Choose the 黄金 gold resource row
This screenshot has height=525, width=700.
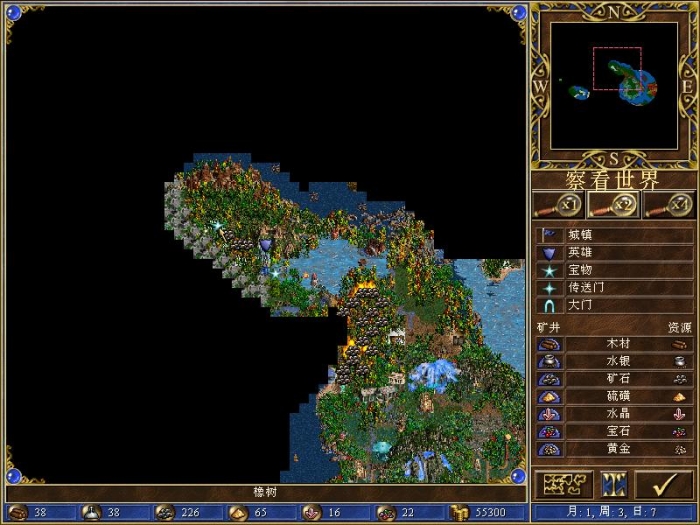tap(614, 449)
